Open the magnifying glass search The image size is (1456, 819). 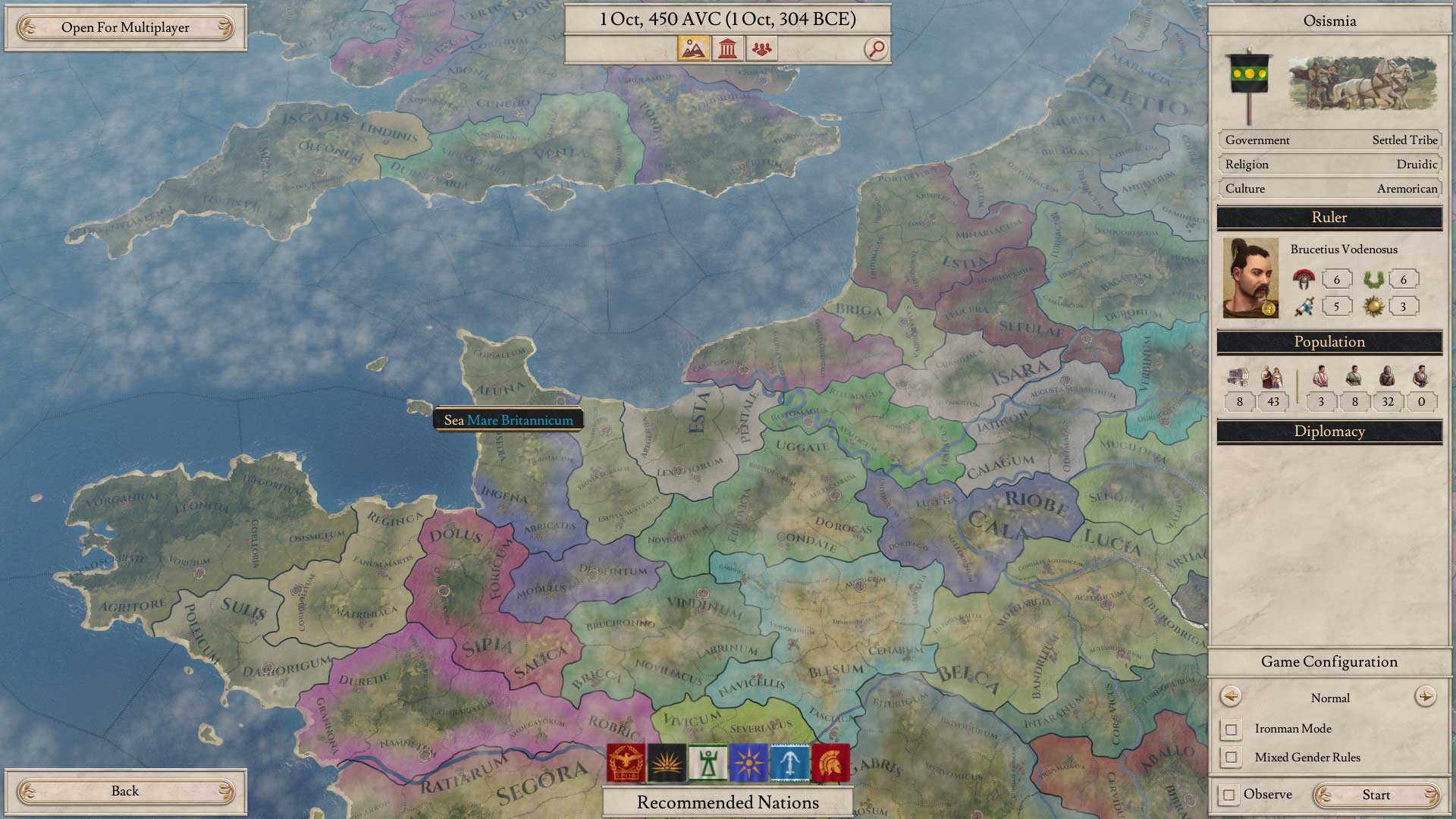click(x=876, y=49)
